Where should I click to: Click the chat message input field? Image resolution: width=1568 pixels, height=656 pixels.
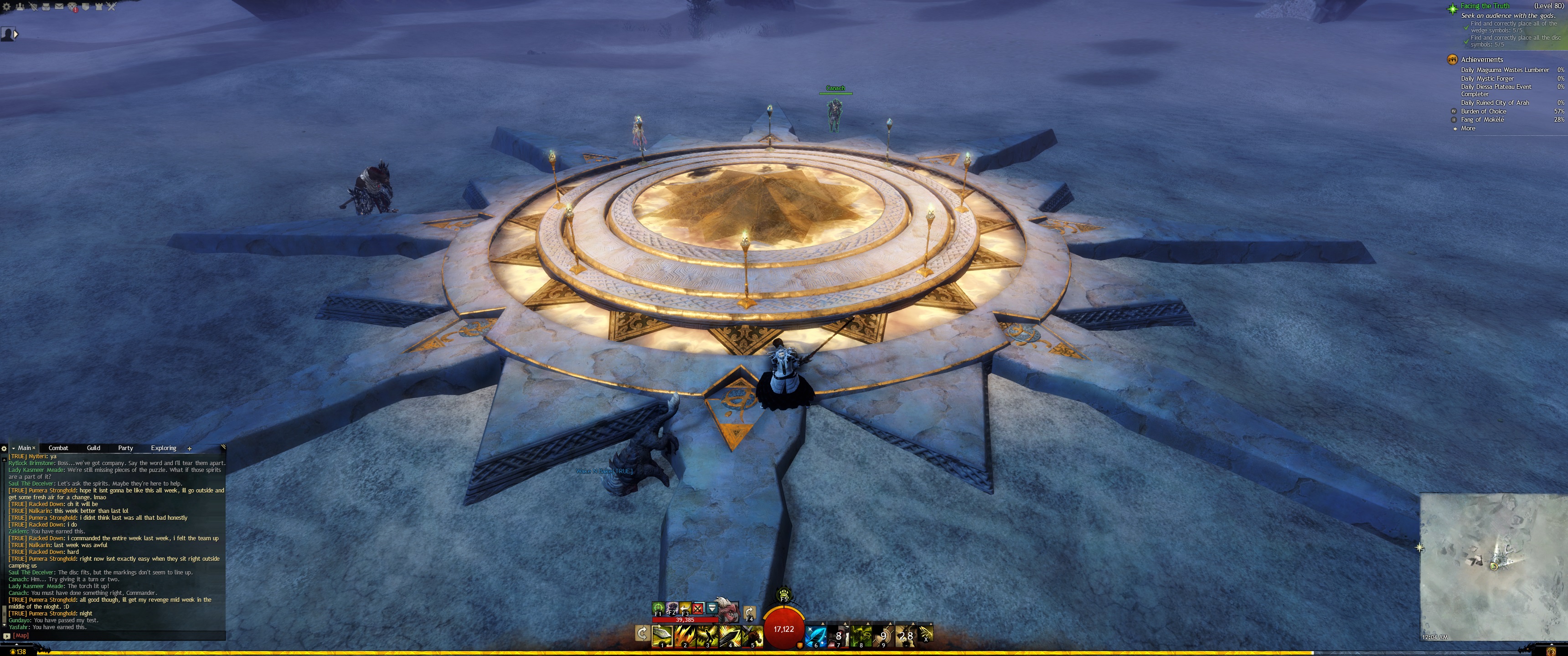[x=122, y=635]
